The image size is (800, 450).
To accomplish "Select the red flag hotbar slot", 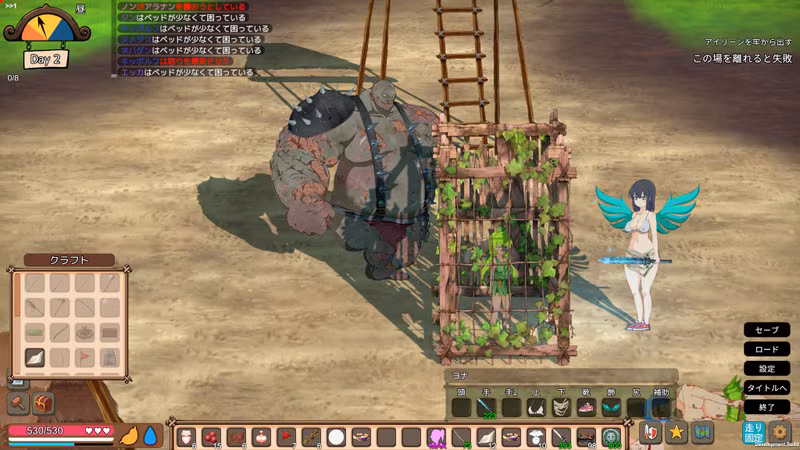I will click(286, 437).
